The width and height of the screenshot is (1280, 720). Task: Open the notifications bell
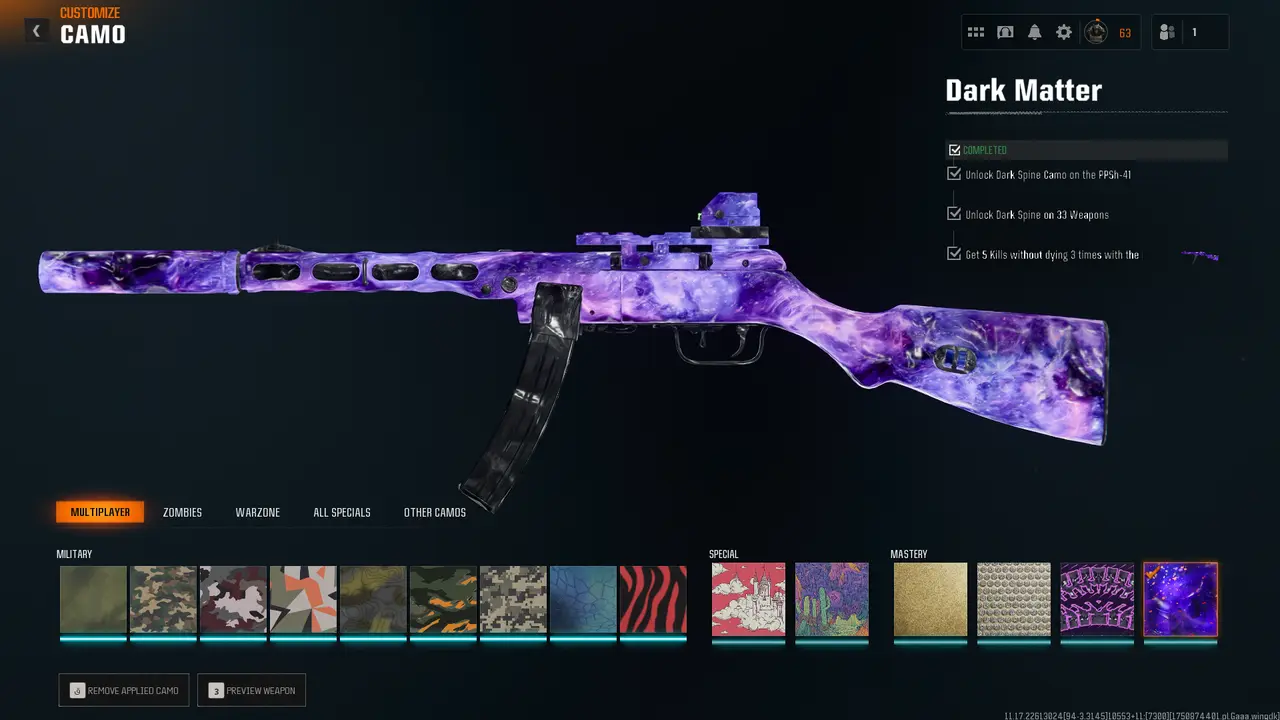(x=1034, y=33)
